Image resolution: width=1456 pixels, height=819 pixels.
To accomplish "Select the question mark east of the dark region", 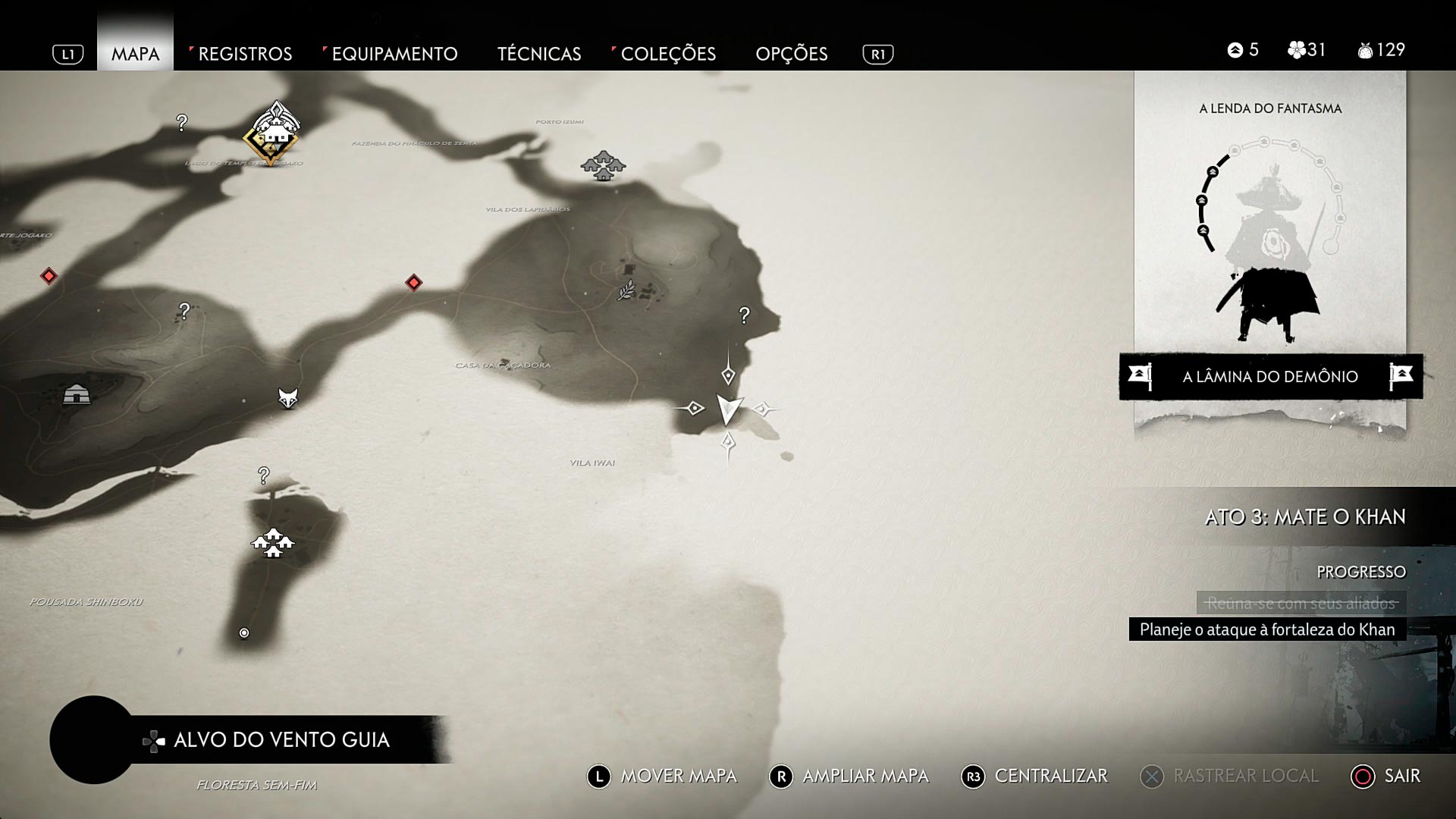I will [745, 315].
